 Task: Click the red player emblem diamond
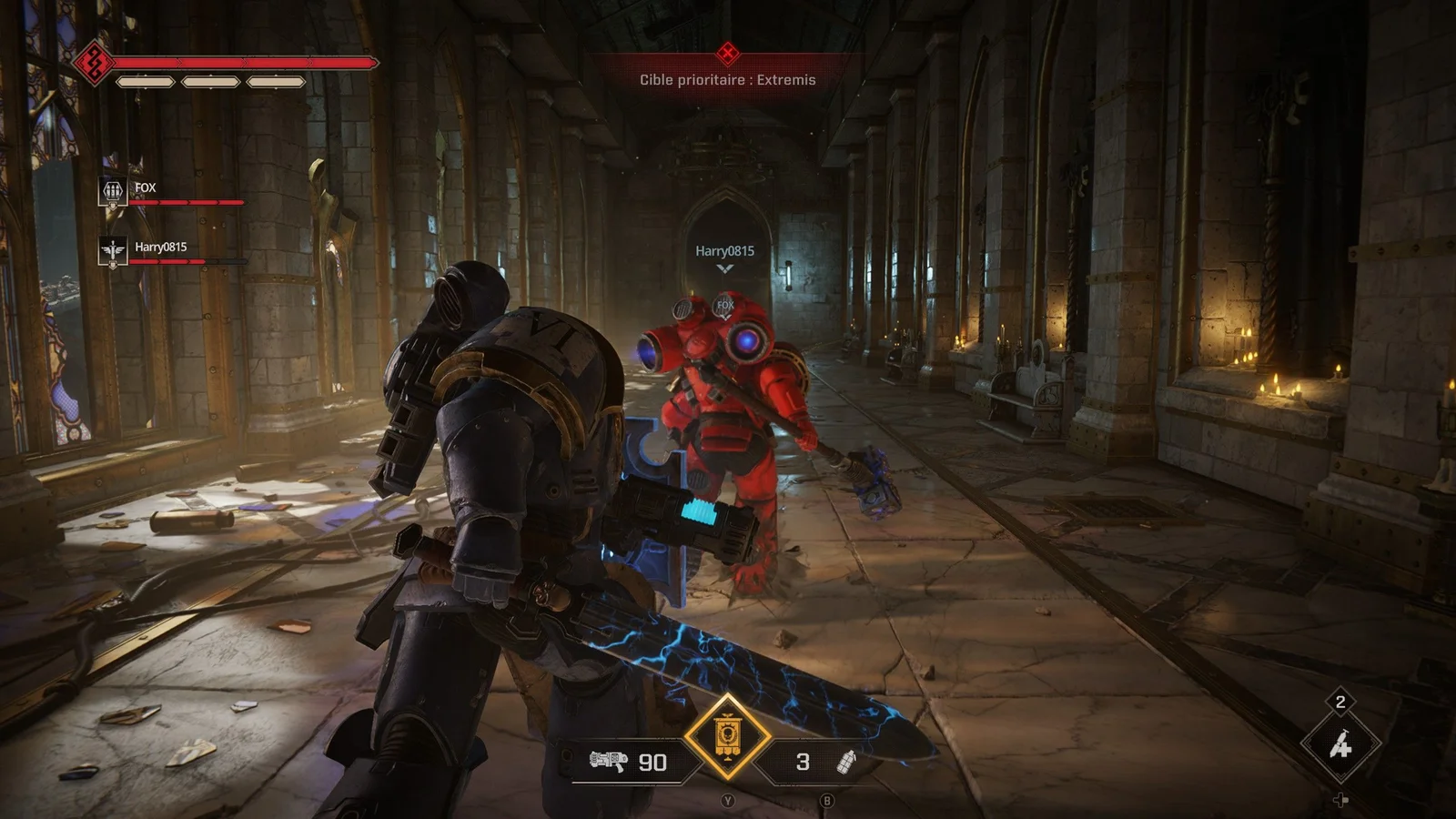tap(93, 63)
